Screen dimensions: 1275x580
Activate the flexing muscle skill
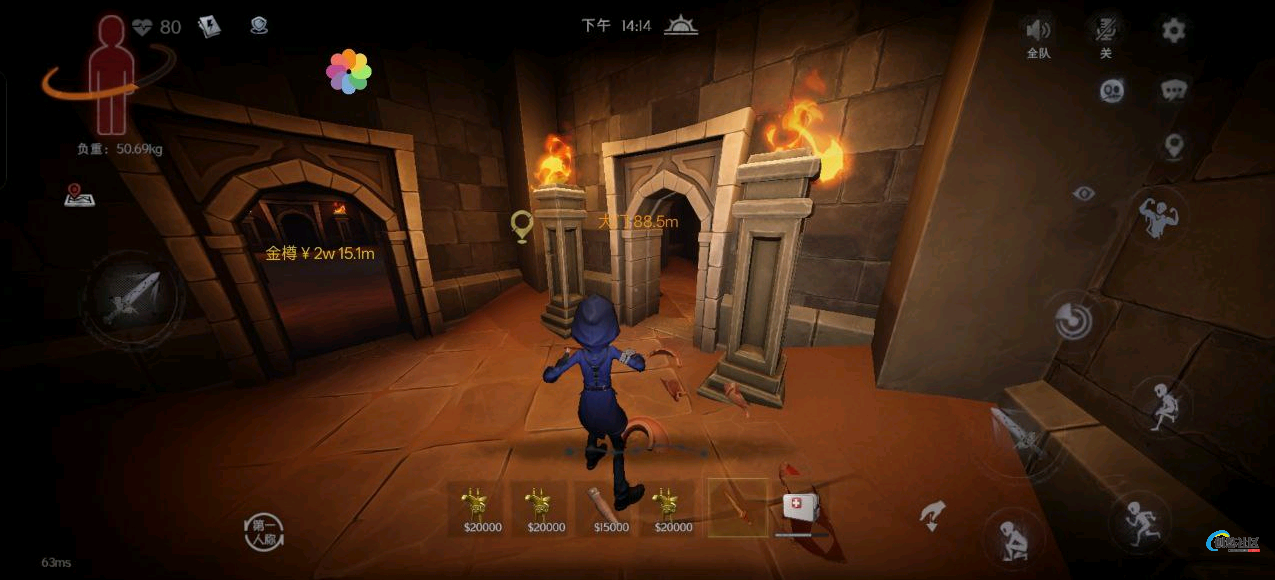tap(1160, 216)
